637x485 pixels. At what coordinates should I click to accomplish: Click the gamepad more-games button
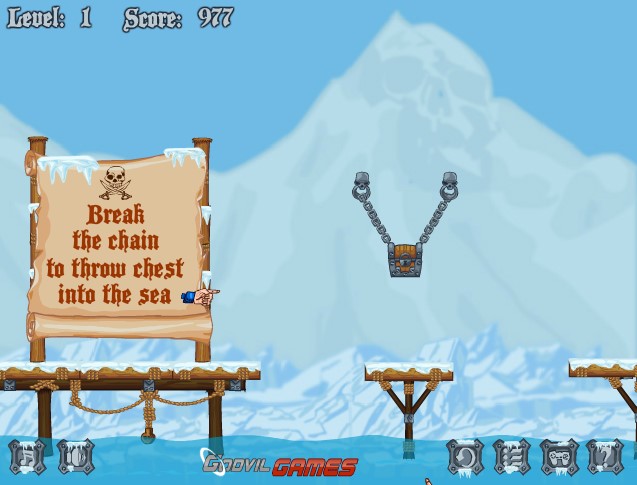pyautogui.click(x=559, y=457)
